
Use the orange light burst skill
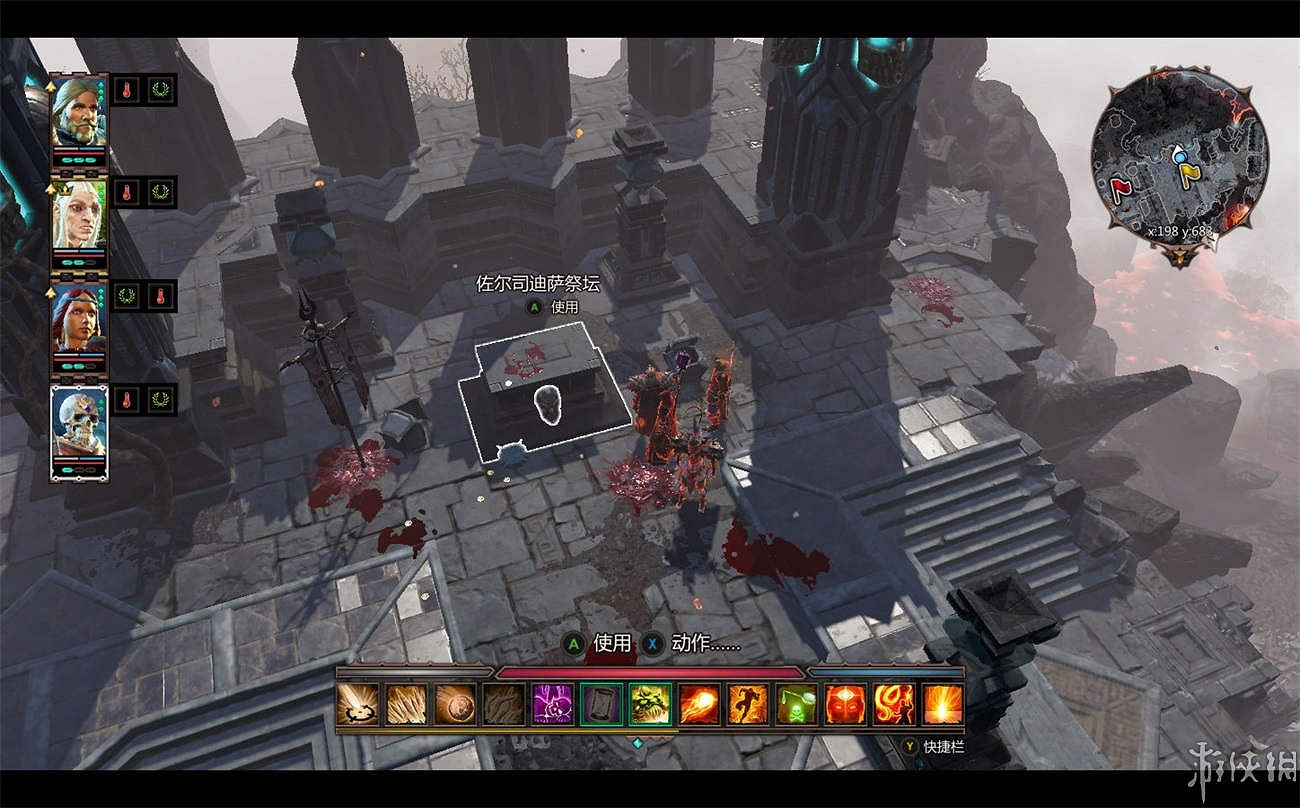pyautogui.click(x=942, y=704)
